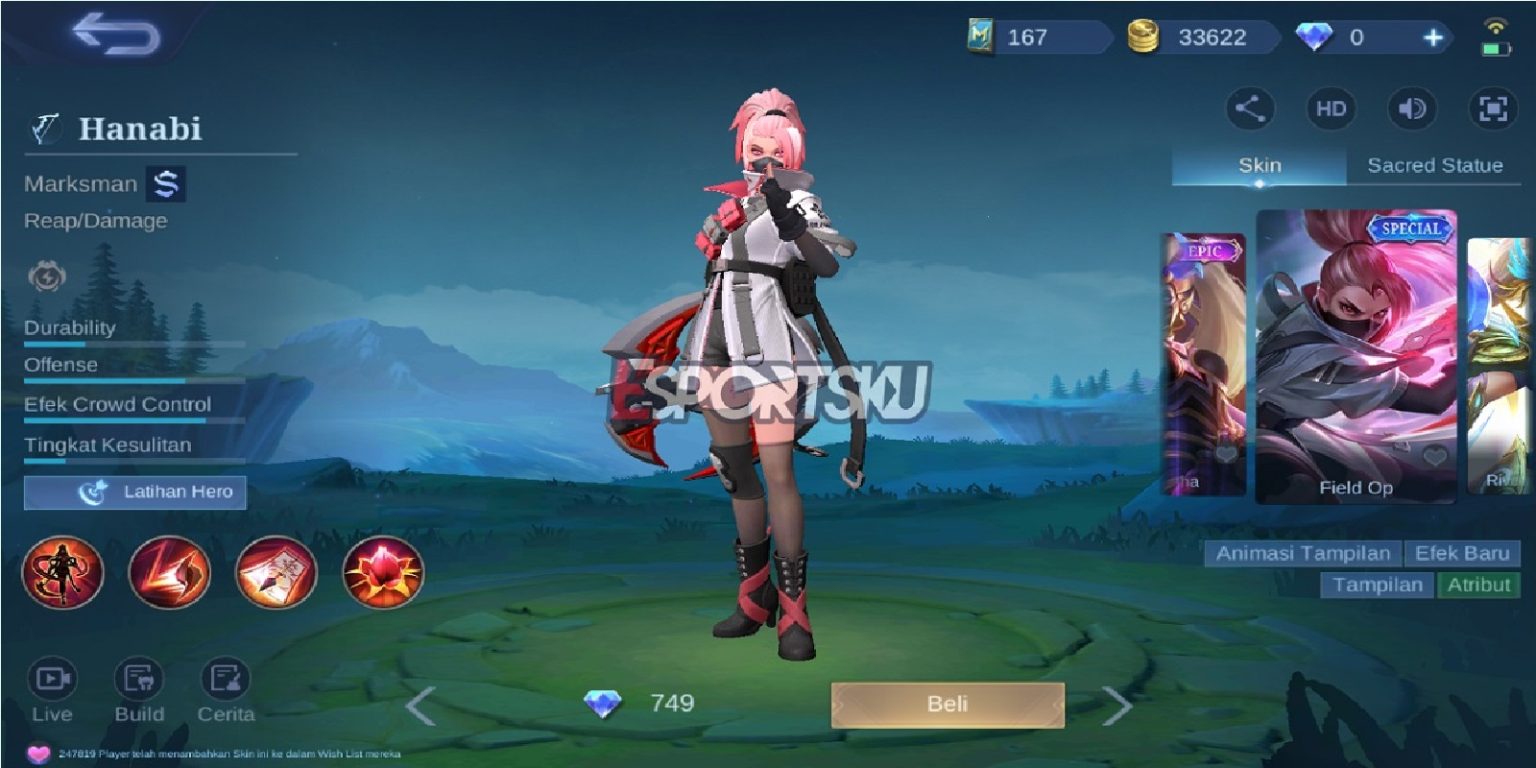
Task: Select Hanabi's passive skill icon
Action: (x=62, y=572)
